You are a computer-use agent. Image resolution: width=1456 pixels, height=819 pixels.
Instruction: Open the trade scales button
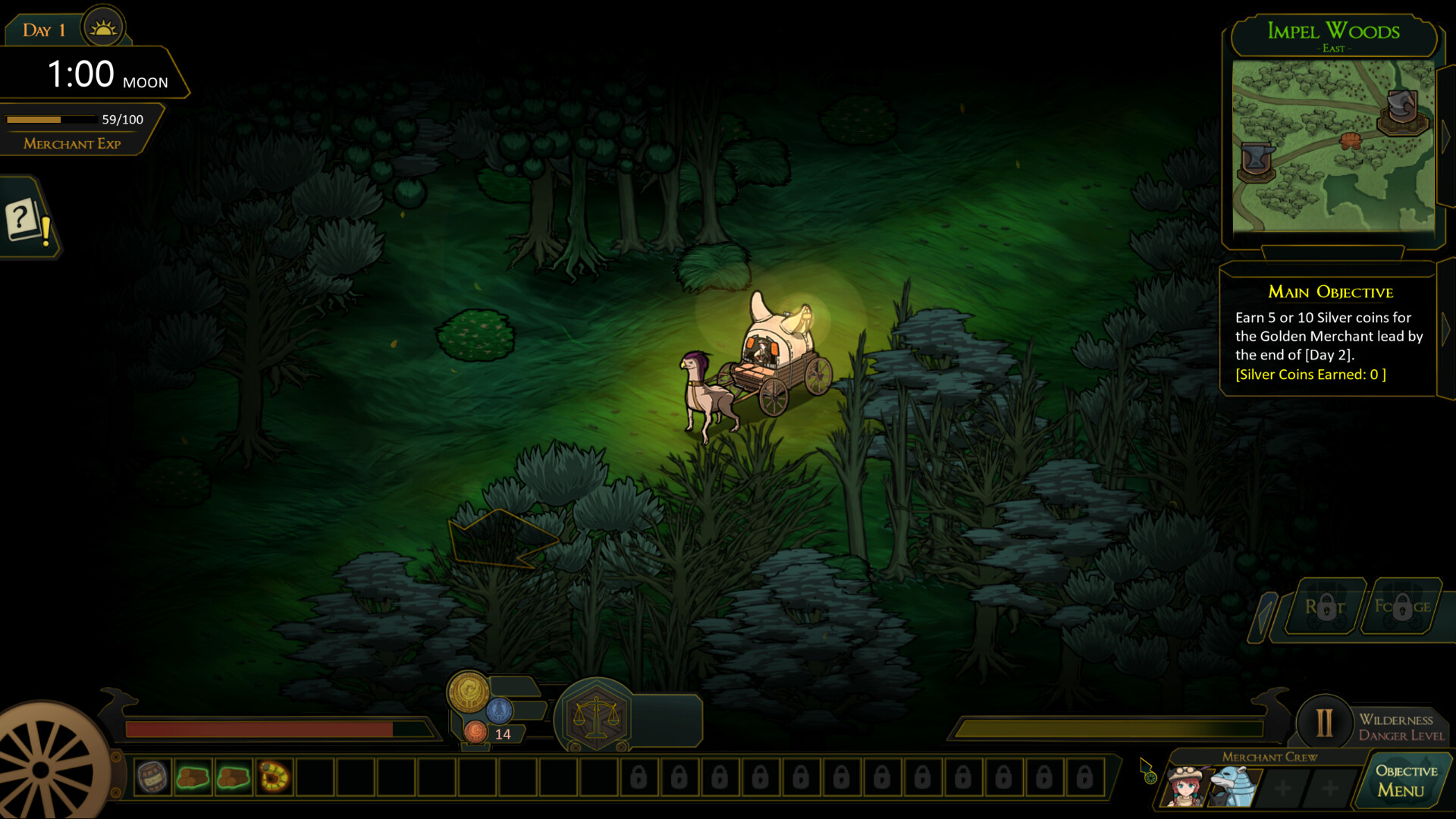tap(596, 716)
